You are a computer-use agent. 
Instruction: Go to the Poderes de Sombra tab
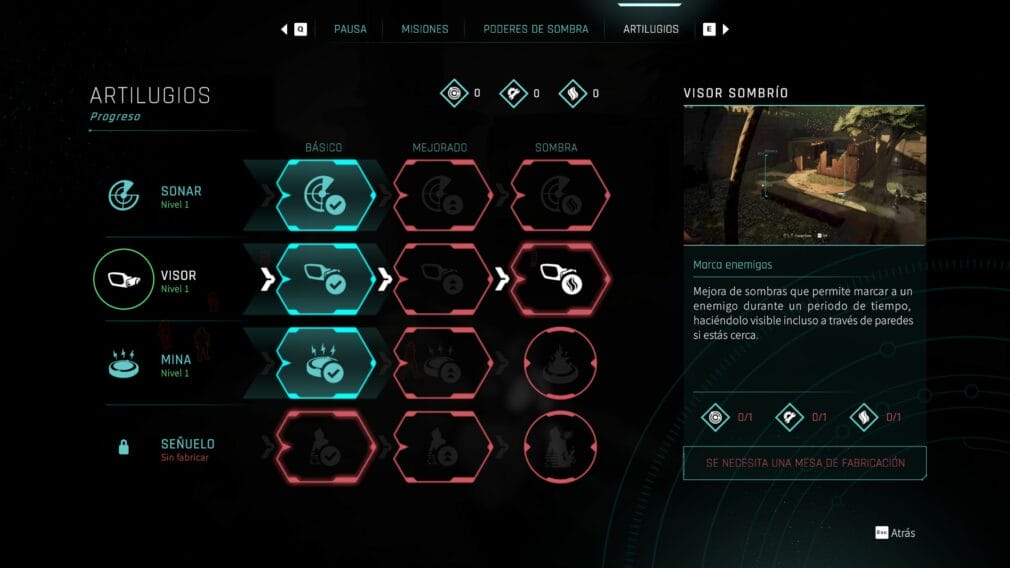[535, 29]
